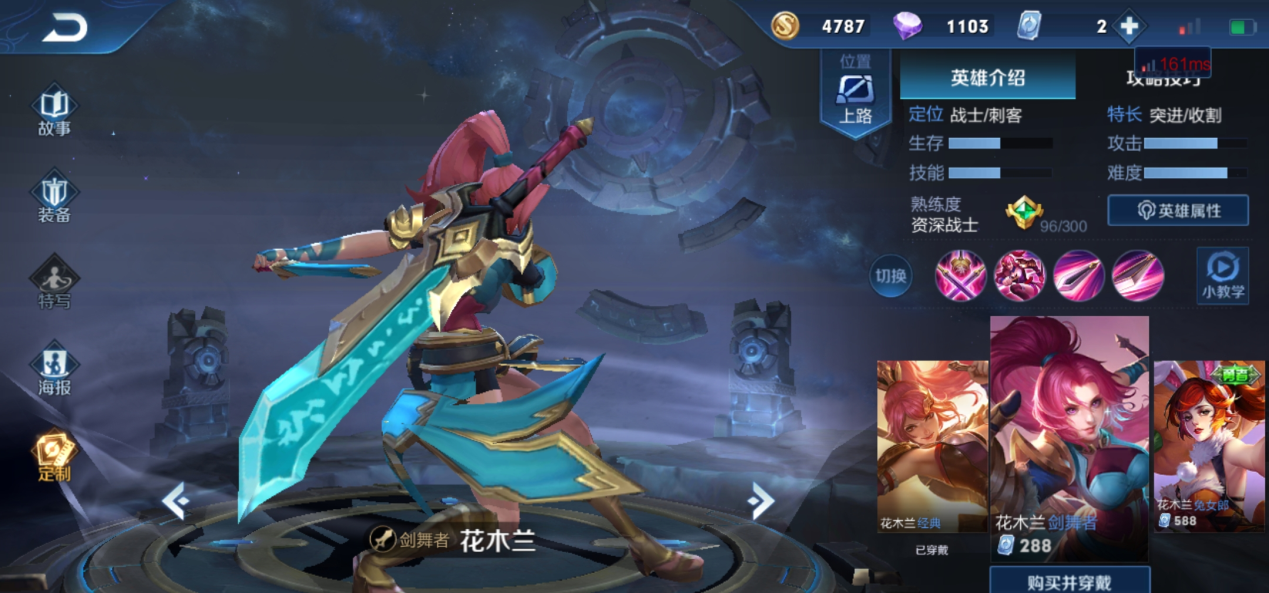The width and height of the screenshot is (1269, 593).
Task: Add more vouchers with the plus button
Action: click(x=1129, y=27)
